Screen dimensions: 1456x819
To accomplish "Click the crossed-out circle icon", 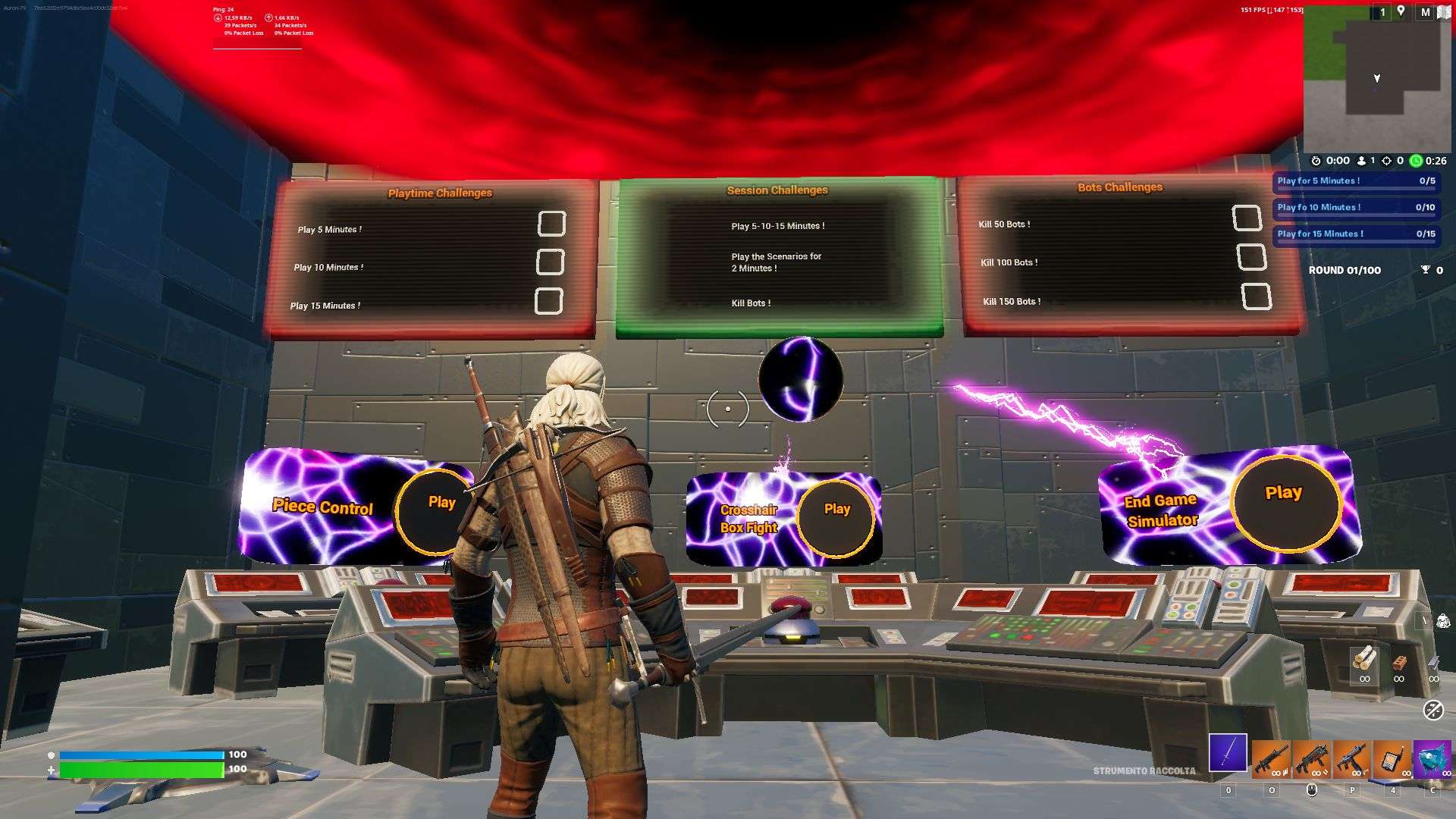I will 1432,710.
